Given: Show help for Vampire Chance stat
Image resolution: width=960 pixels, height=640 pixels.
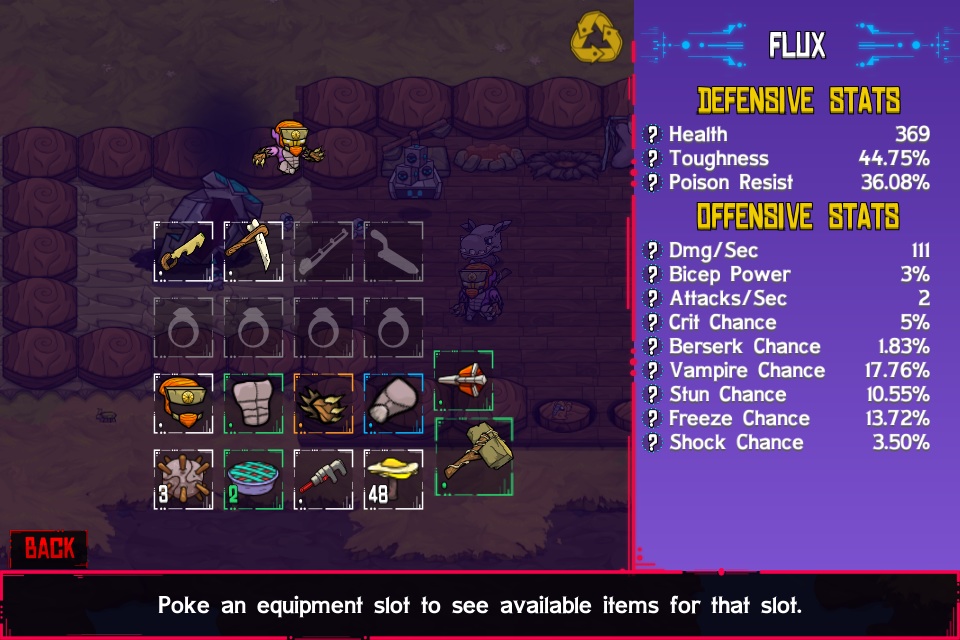Looking at the screenshot, I should pyautogui.click(x=653, y=371).
